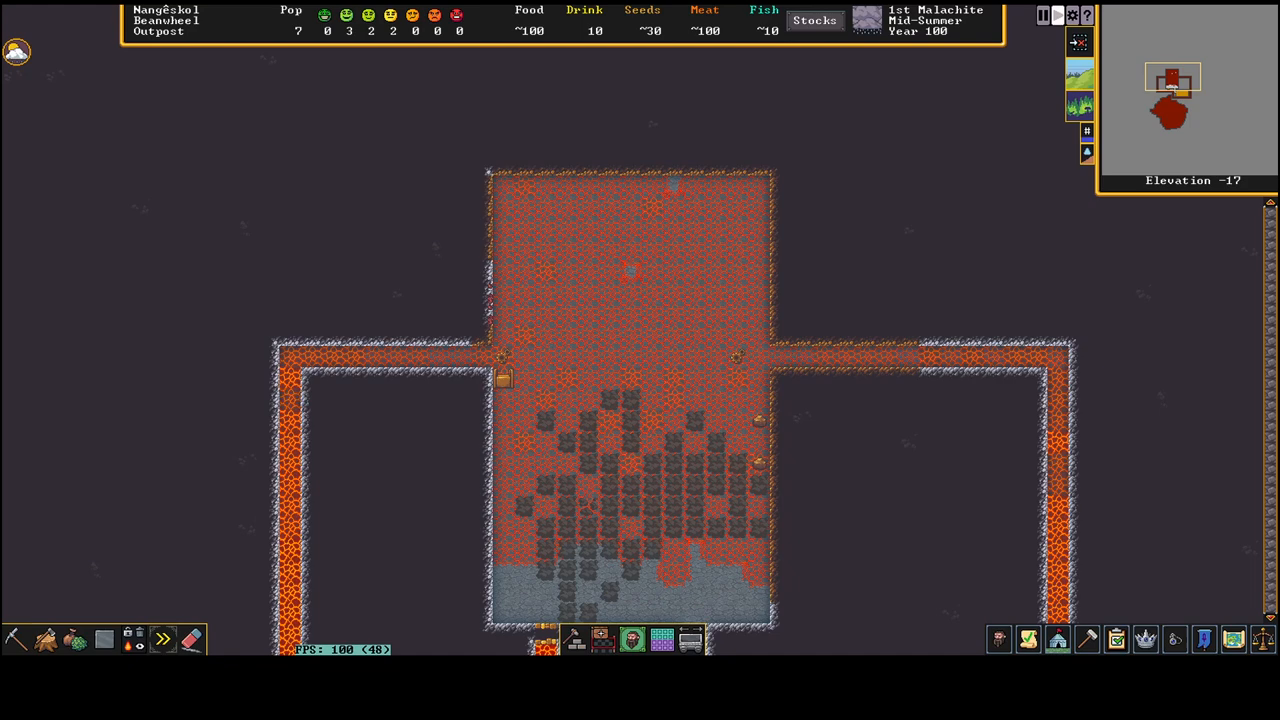
Task: Open the world map scroll icon
Action: click(1234, 639)
